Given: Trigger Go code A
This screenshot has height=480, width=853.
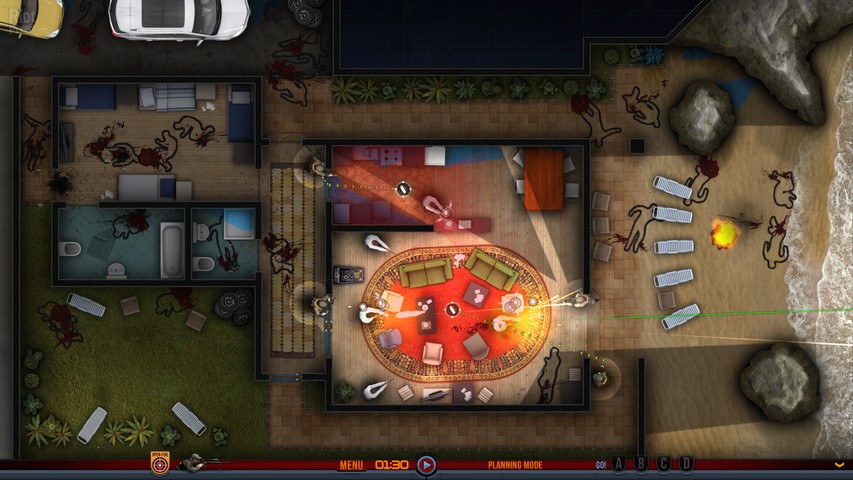Looking at the screenshot, I should click(618, 464).
